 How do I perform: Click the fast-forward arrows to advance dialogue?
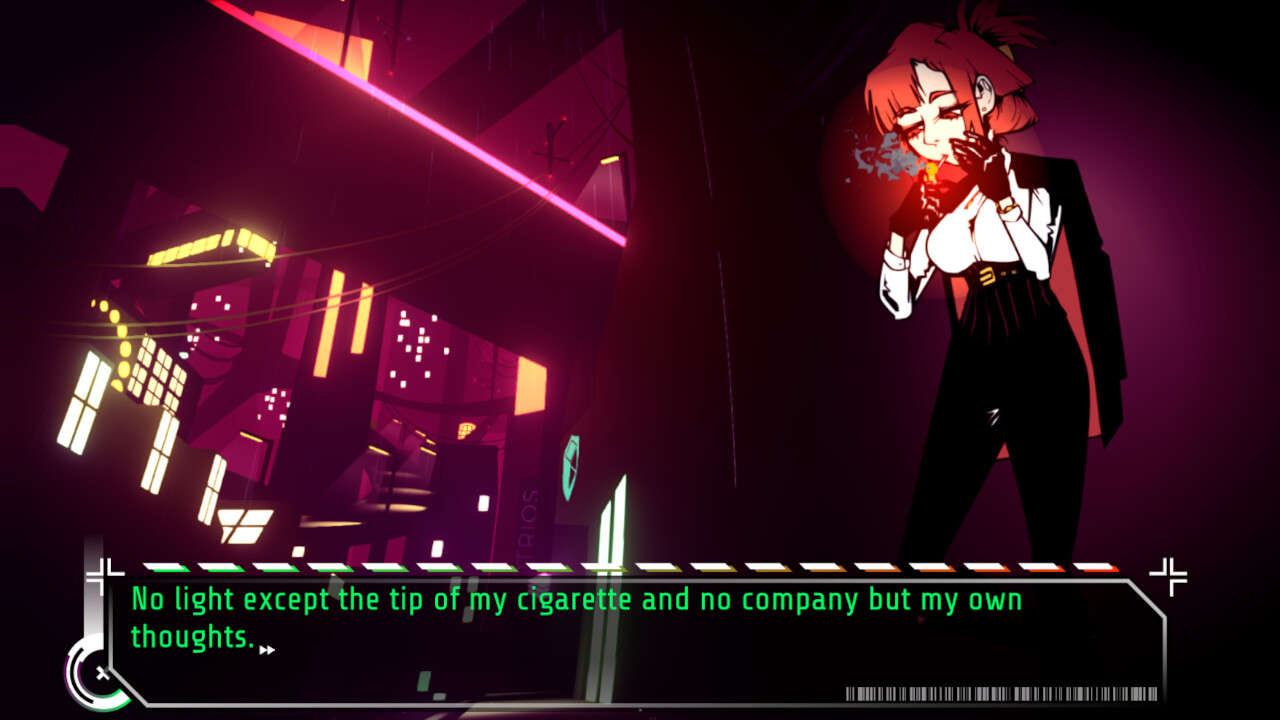pos(267,648)
